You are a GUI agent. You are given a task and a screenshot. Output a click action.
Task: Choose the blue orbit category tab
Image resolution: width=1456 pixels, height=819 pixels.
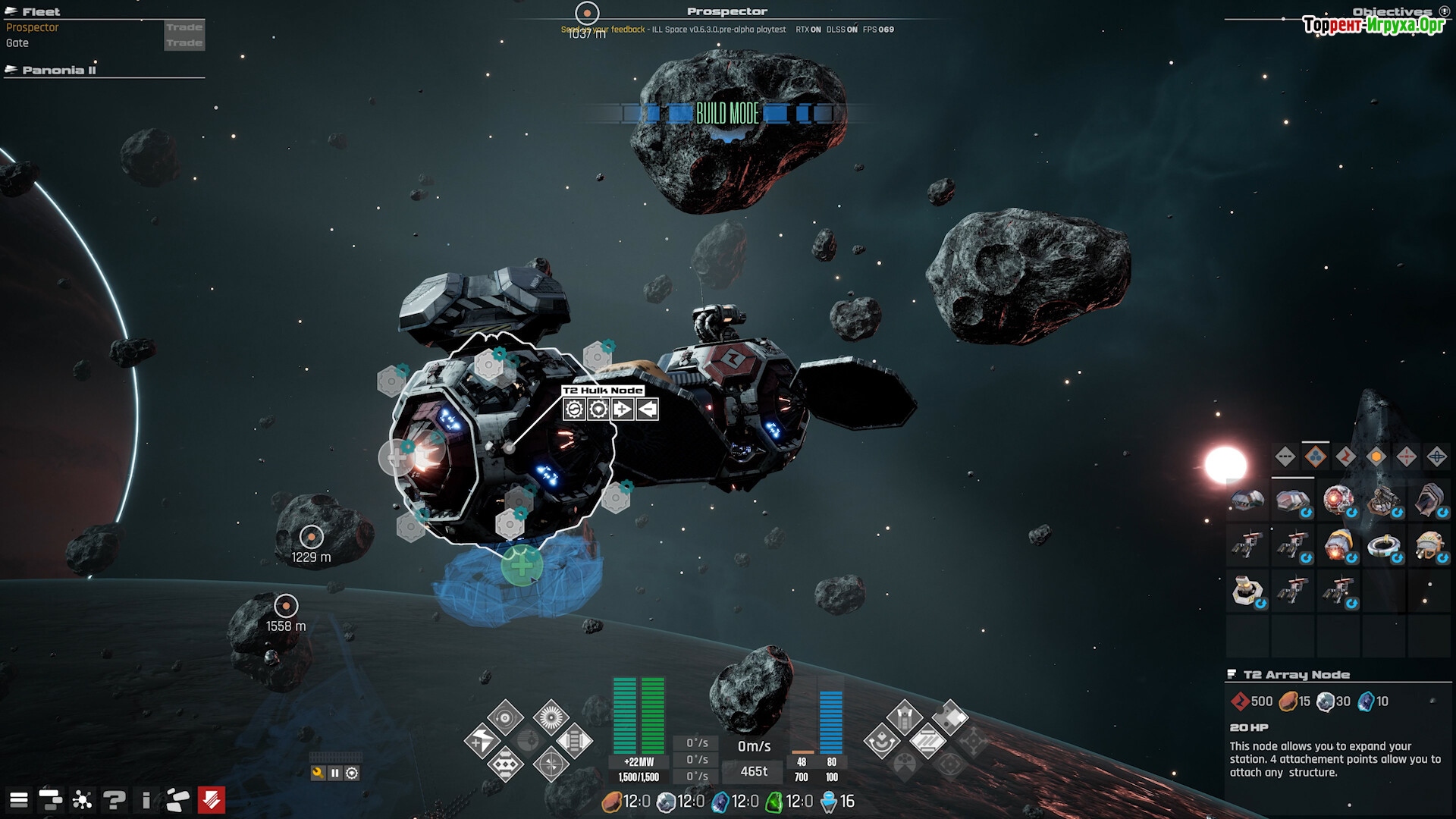click(1436, 457)
